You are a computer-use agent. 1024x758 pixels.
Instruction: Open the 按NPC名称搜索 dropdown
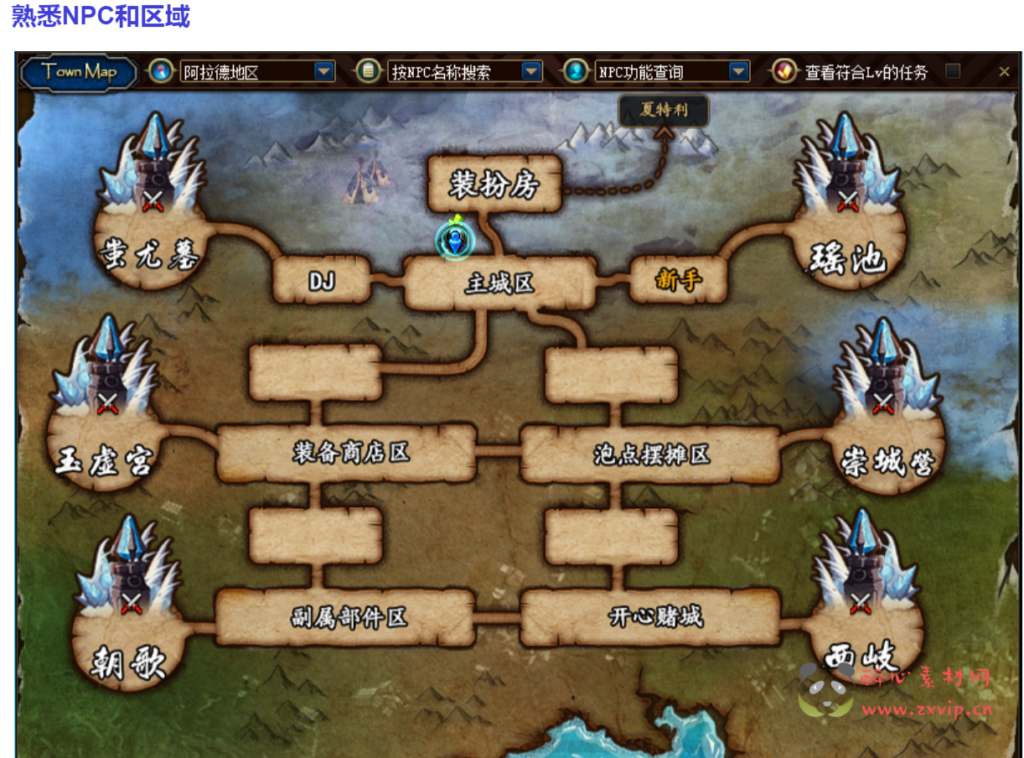[531, 71]
